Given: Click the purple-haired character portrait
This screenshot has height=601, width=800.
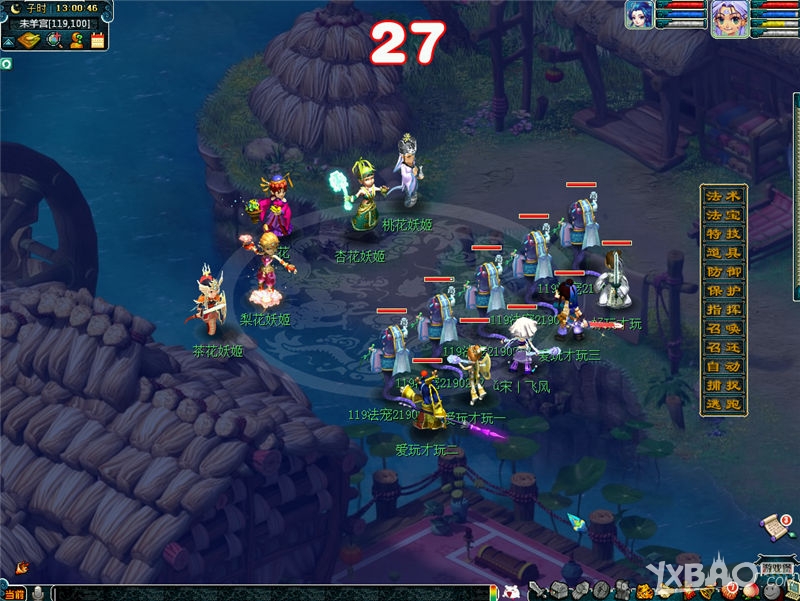Looking at the screenshot, I should coord(729,19).
